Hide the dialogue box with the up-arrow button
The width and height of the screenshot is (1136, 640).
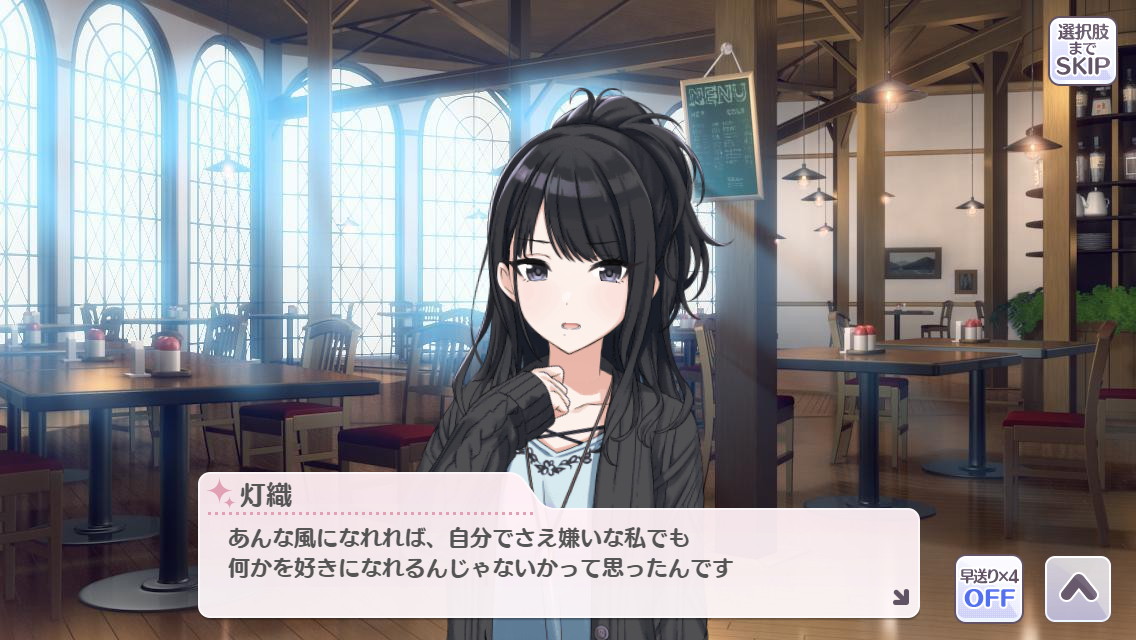[1077, 588]
